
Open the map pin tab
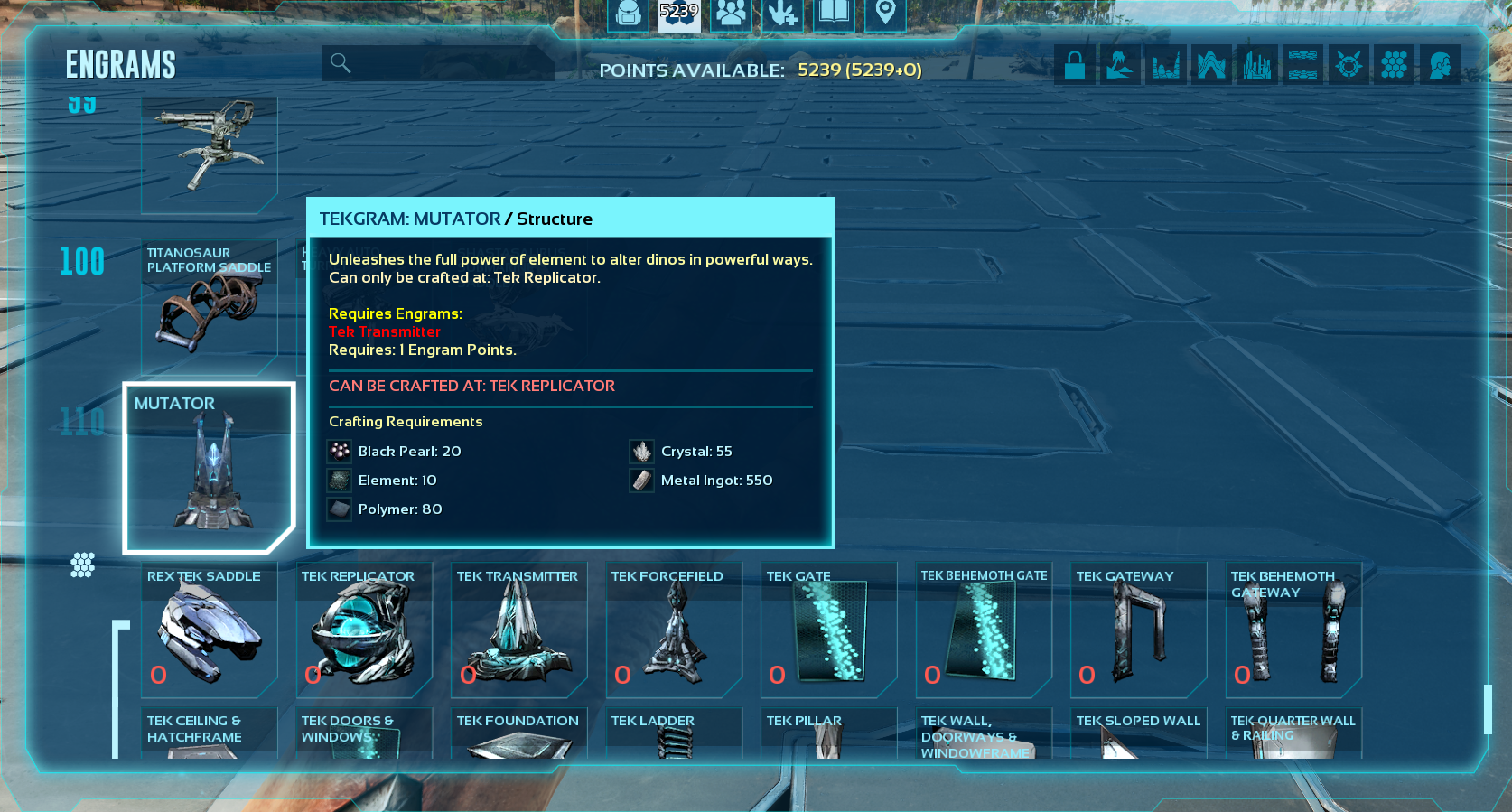coord(885,14)
